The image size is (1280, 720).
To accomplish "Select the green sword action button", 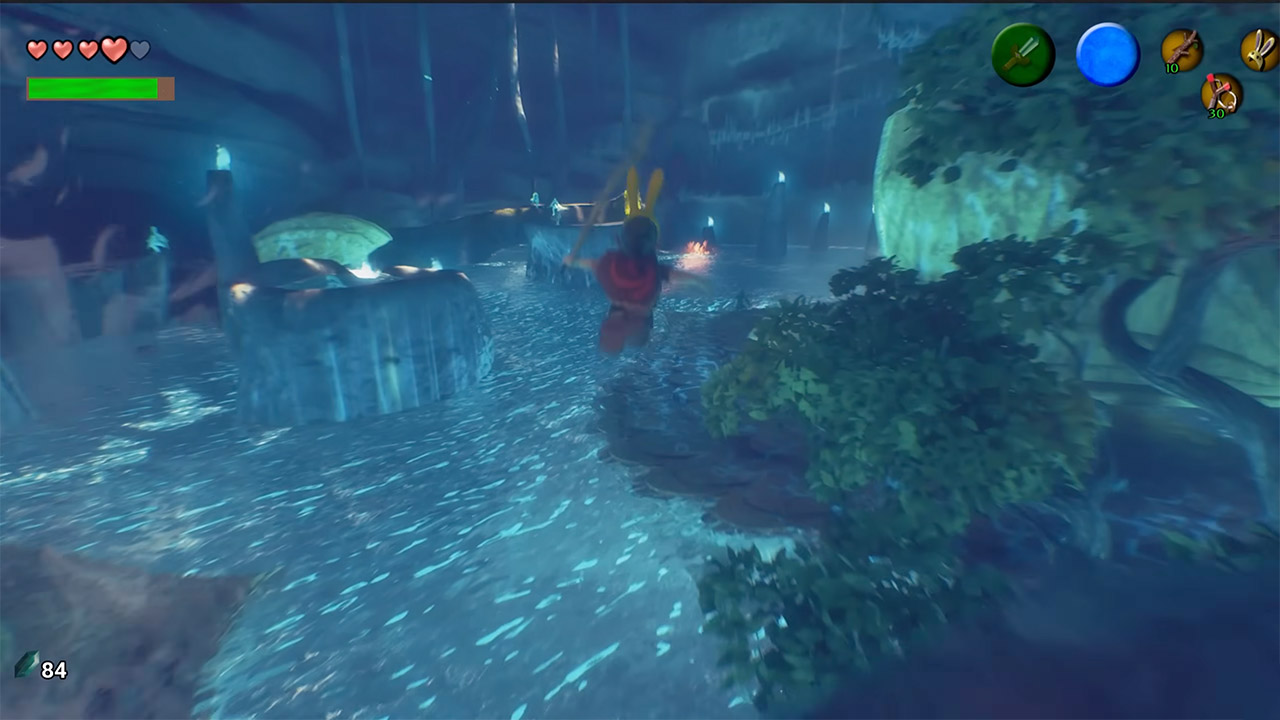I will click(x=1023, y=55).
